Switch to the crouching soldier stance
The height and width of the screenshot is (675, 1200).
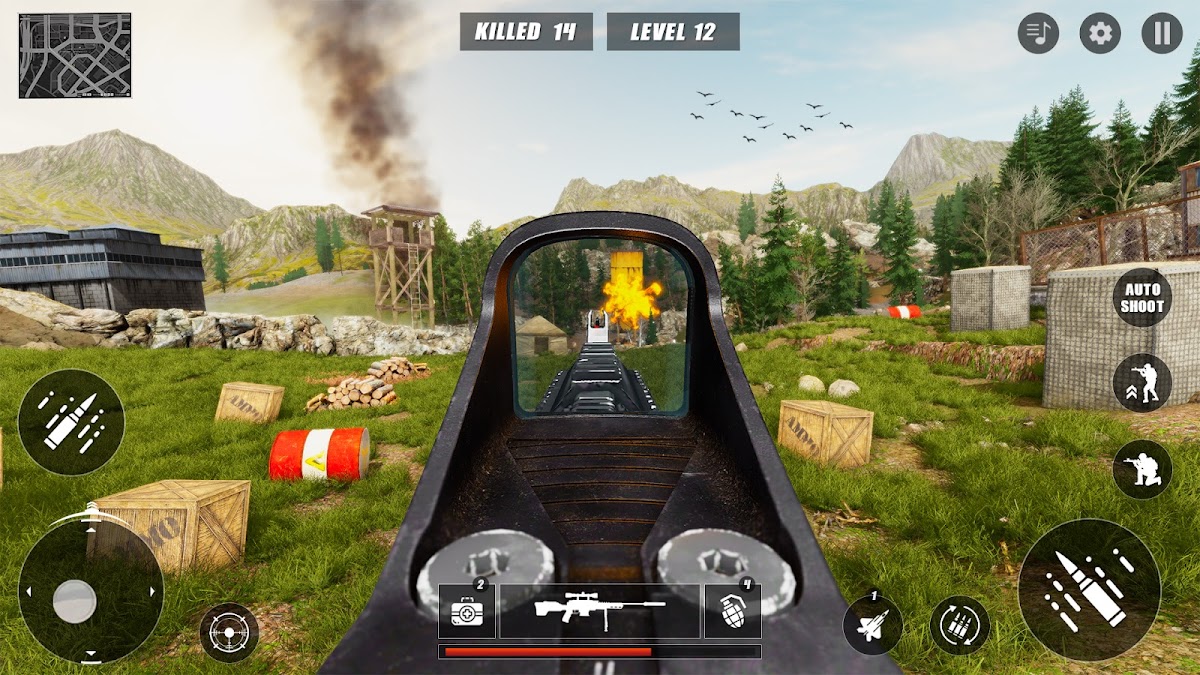[x=1142, y=470]
